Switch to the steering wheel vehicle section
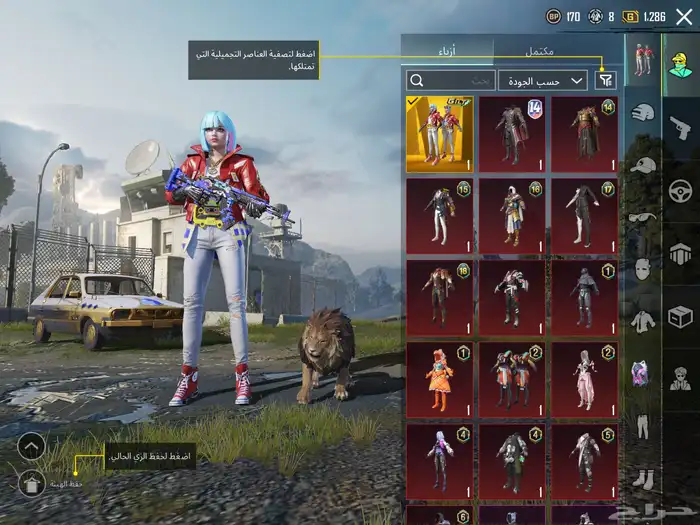Screen dimensions: 700x525 (680, 190)
